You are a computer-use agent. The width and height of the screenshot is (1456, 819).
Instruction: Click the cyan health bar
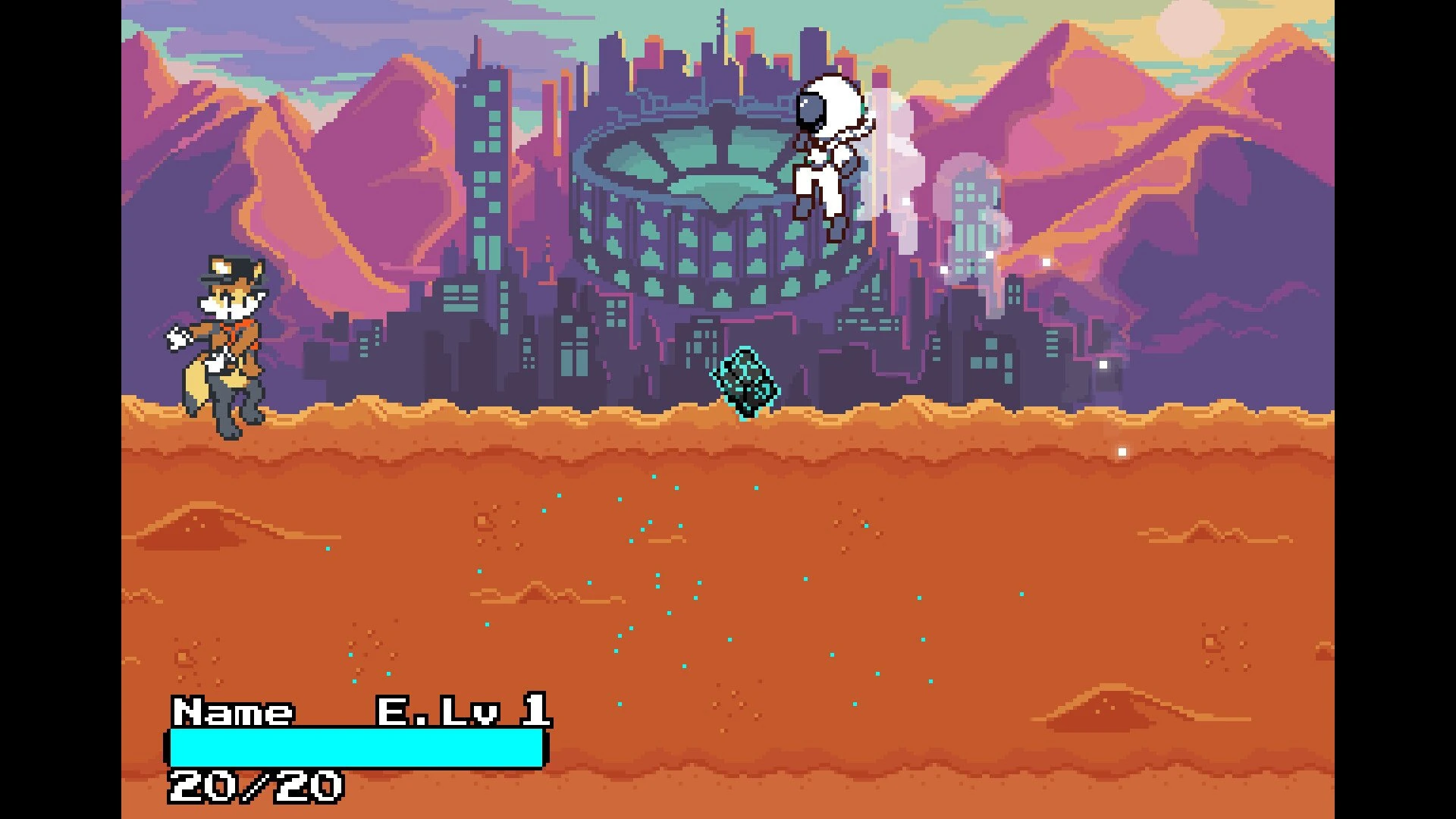point(356,747)
